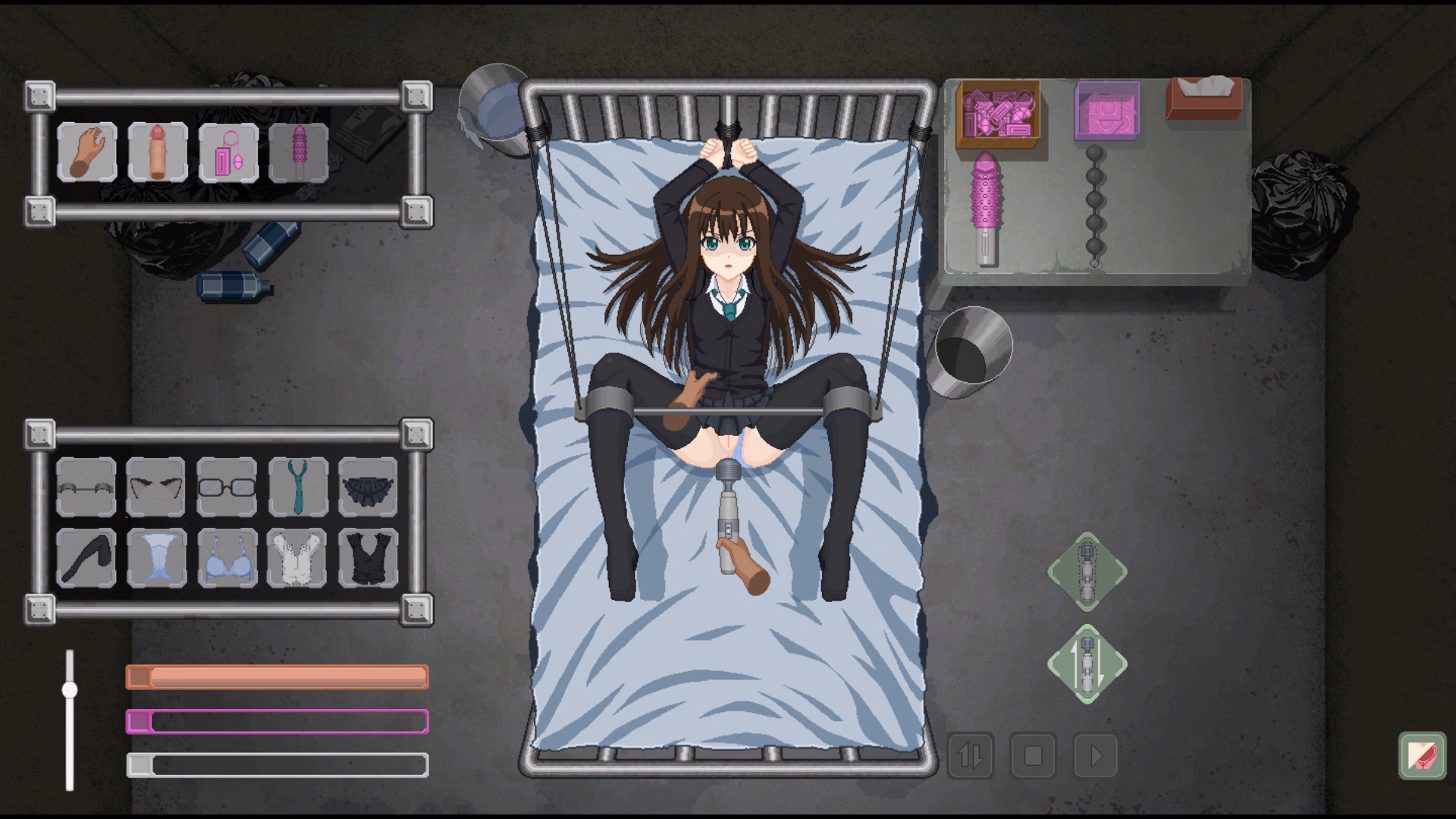Viewport: 1456px width, 819px height.
Task: Select the dildo item in the toolbar
Action: [x=158, y=152]
